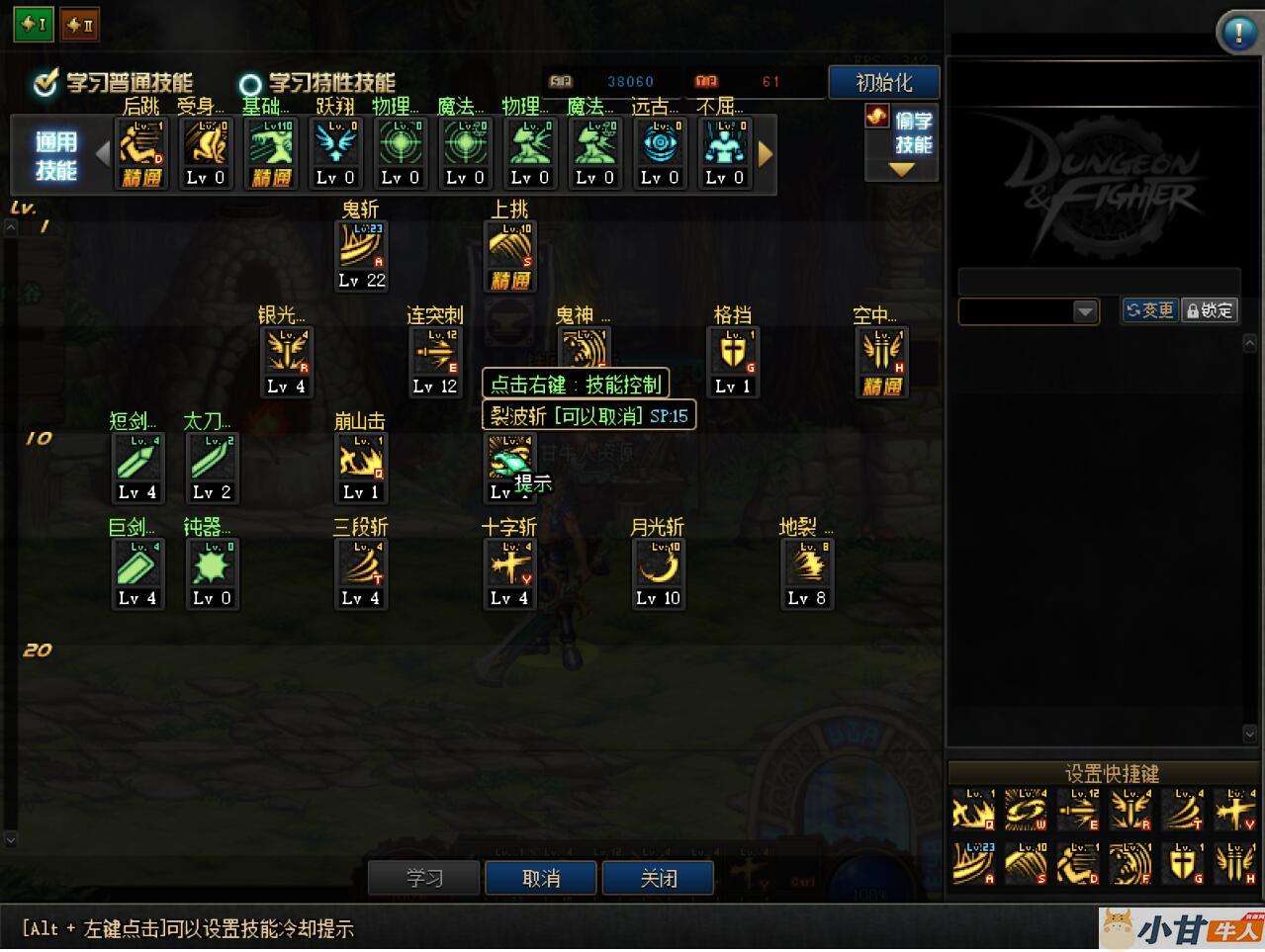This screenshot has width=1265, height=952.
Task: Close the skill window with 关闭
Action: [x=658, y=878]
